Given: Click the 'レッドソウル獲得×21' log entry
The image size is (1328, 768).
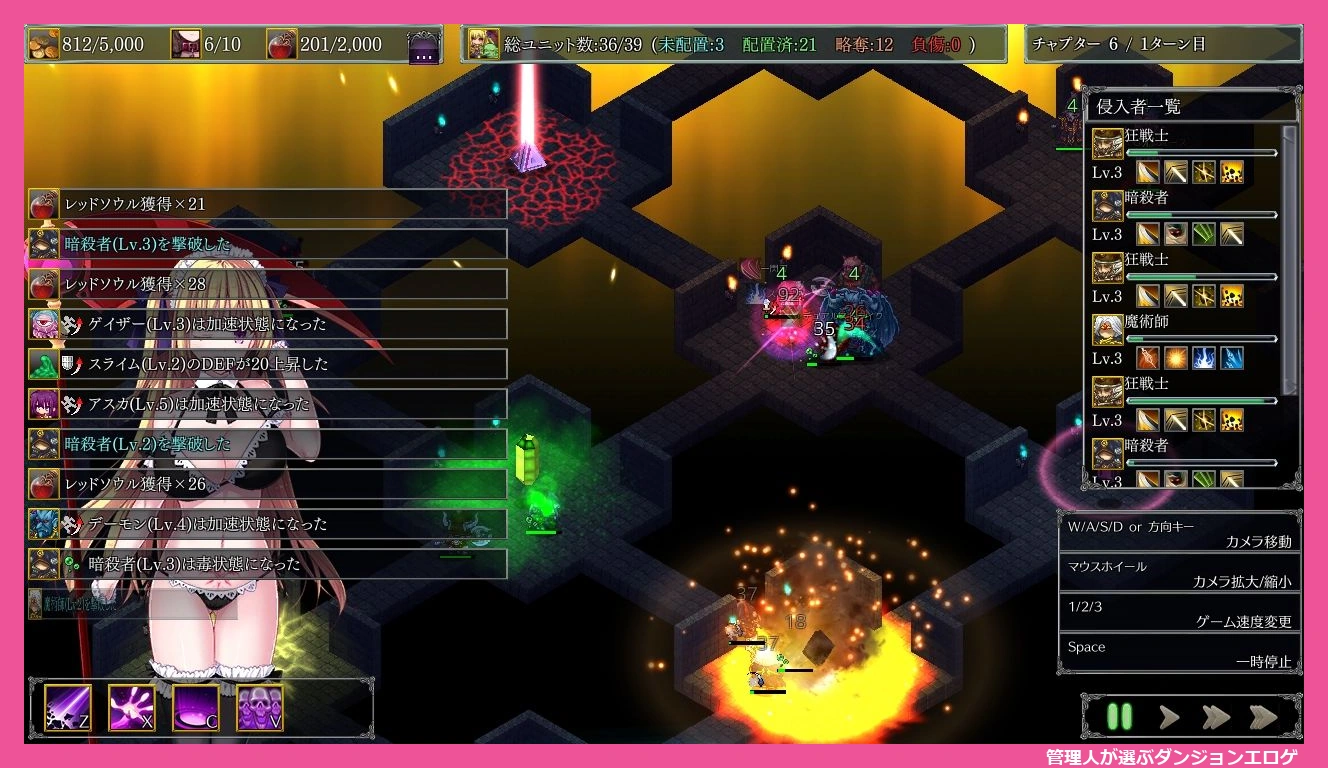Looking at the screenshot, I should pos(268,204).
